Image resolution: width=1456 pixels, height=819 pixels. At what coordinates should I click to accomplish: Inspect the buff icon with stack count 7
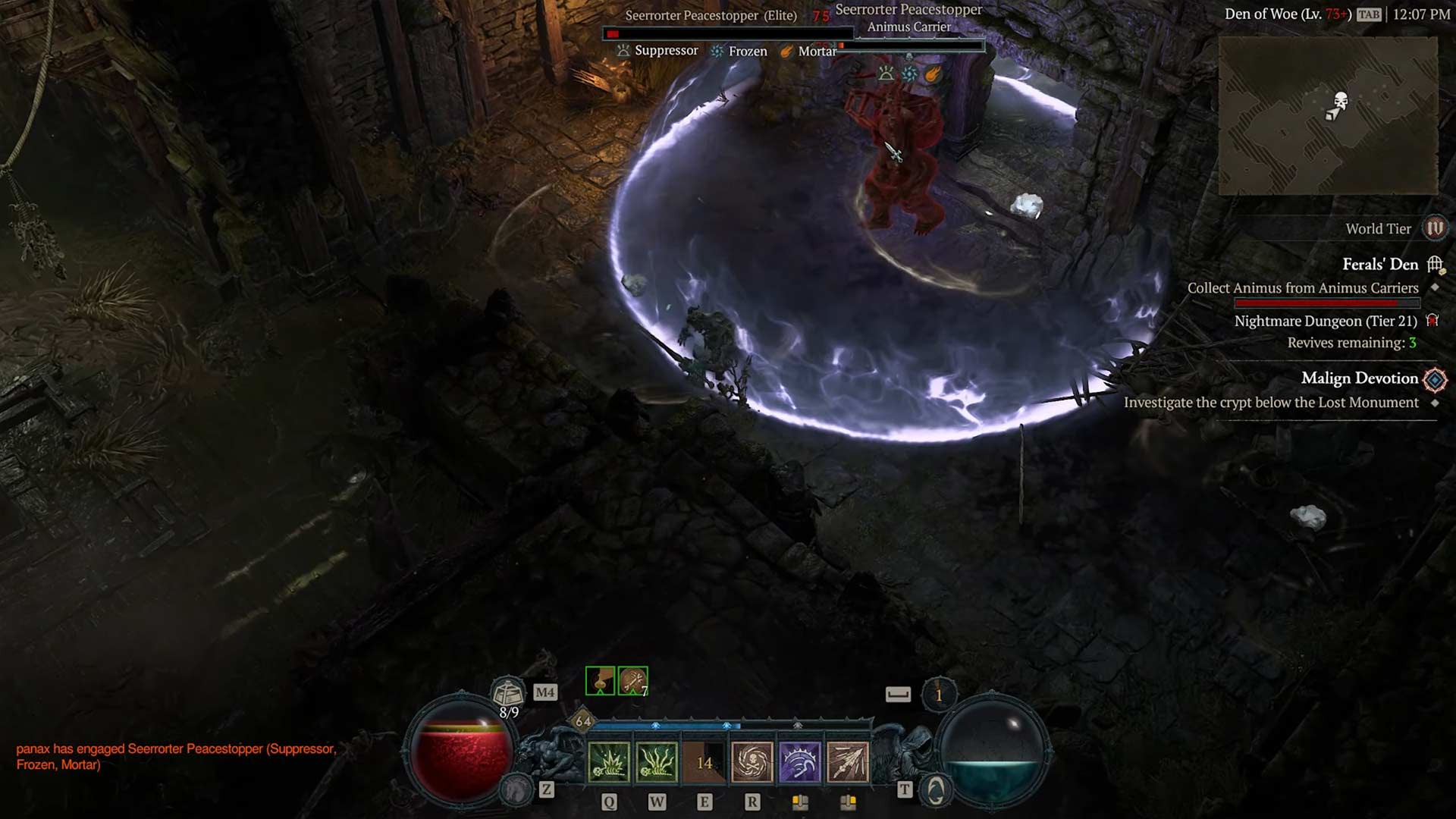[632, 681]
